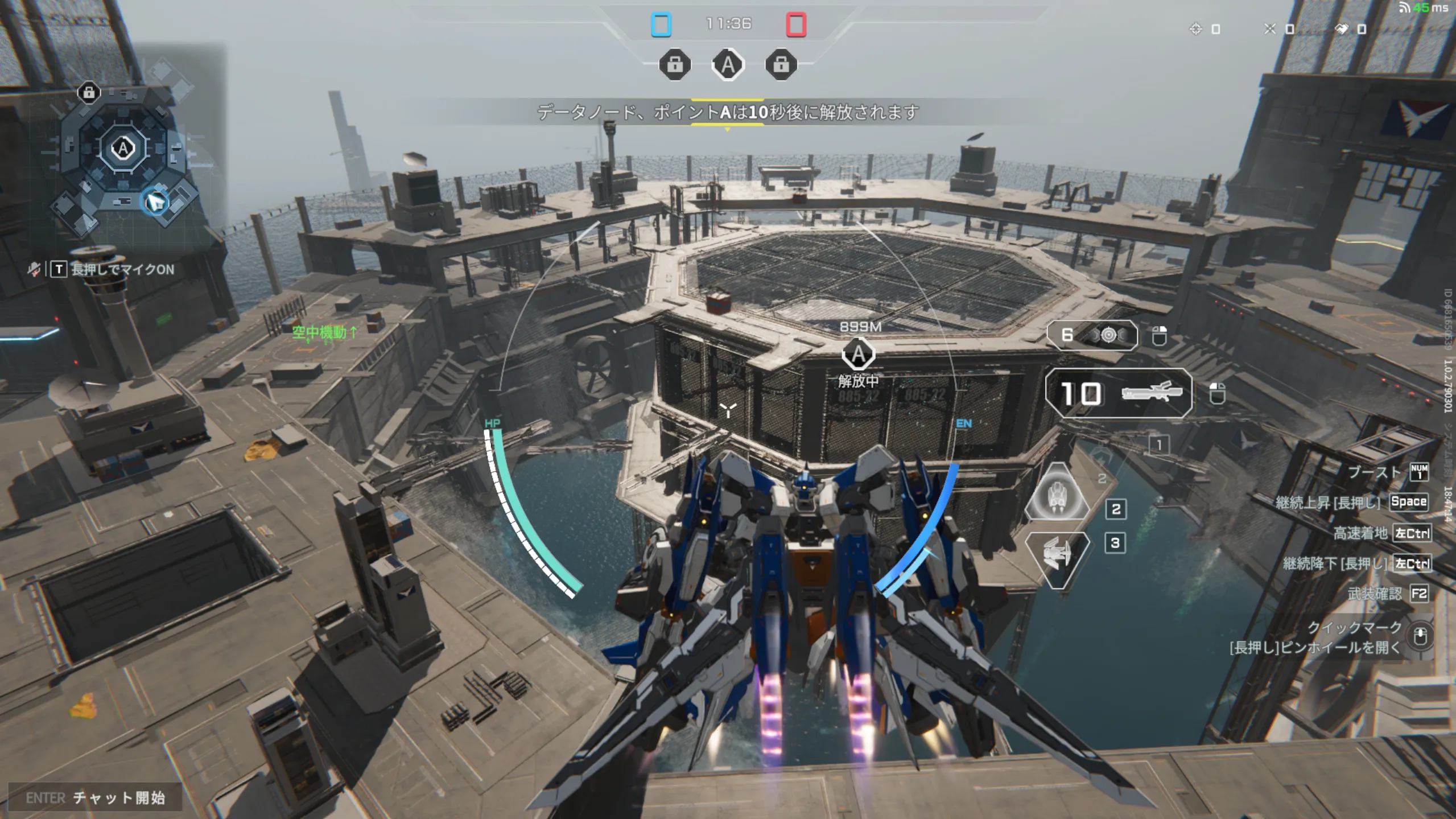
Task: Click the red team score indicator
Action: [x=795, y=25]
